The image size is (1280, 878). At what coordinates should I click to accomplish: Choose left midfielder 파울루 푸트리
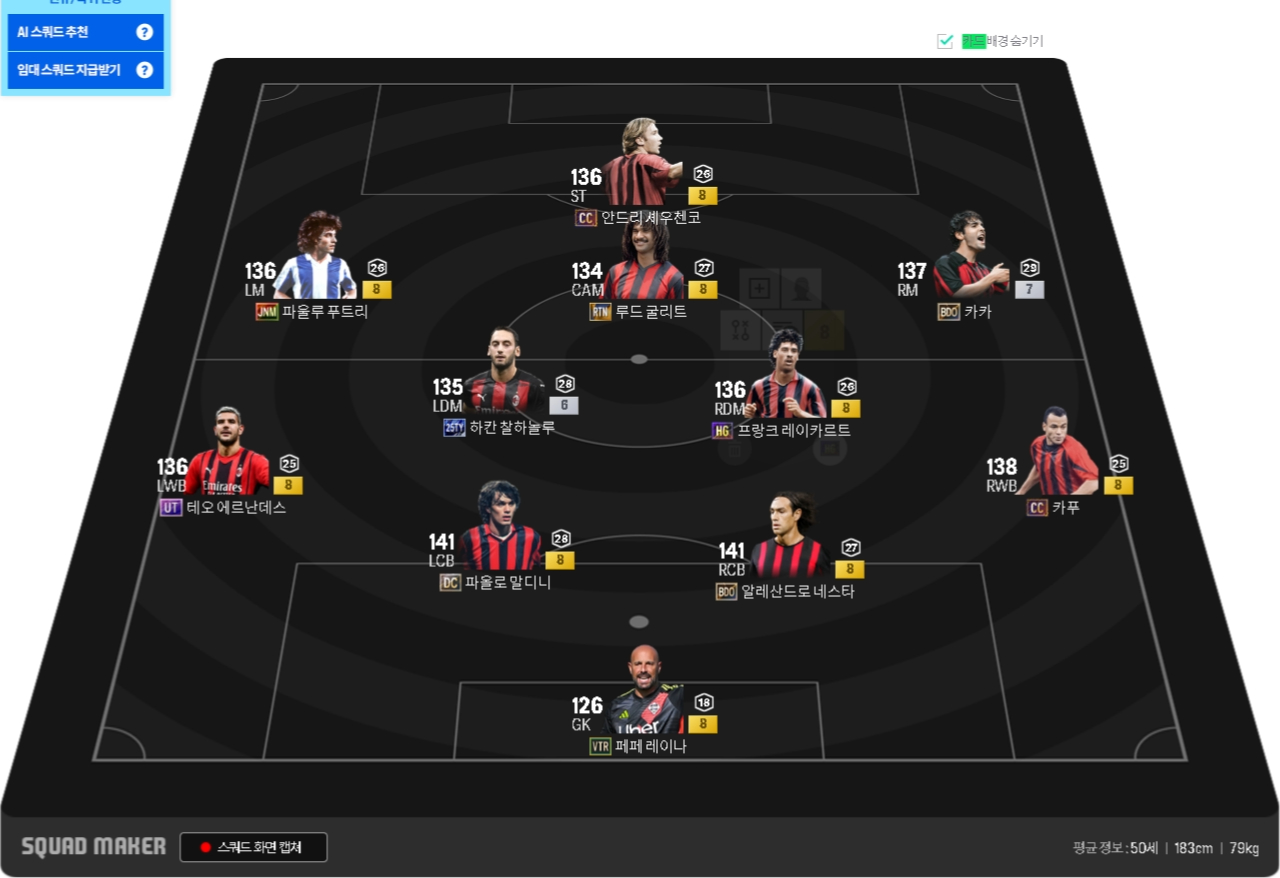[314, 260]
